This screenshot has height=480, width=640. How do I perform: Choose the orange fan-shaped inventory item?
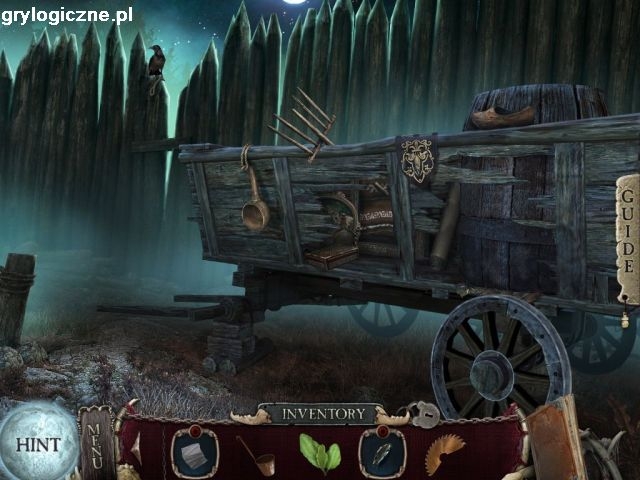444,454
